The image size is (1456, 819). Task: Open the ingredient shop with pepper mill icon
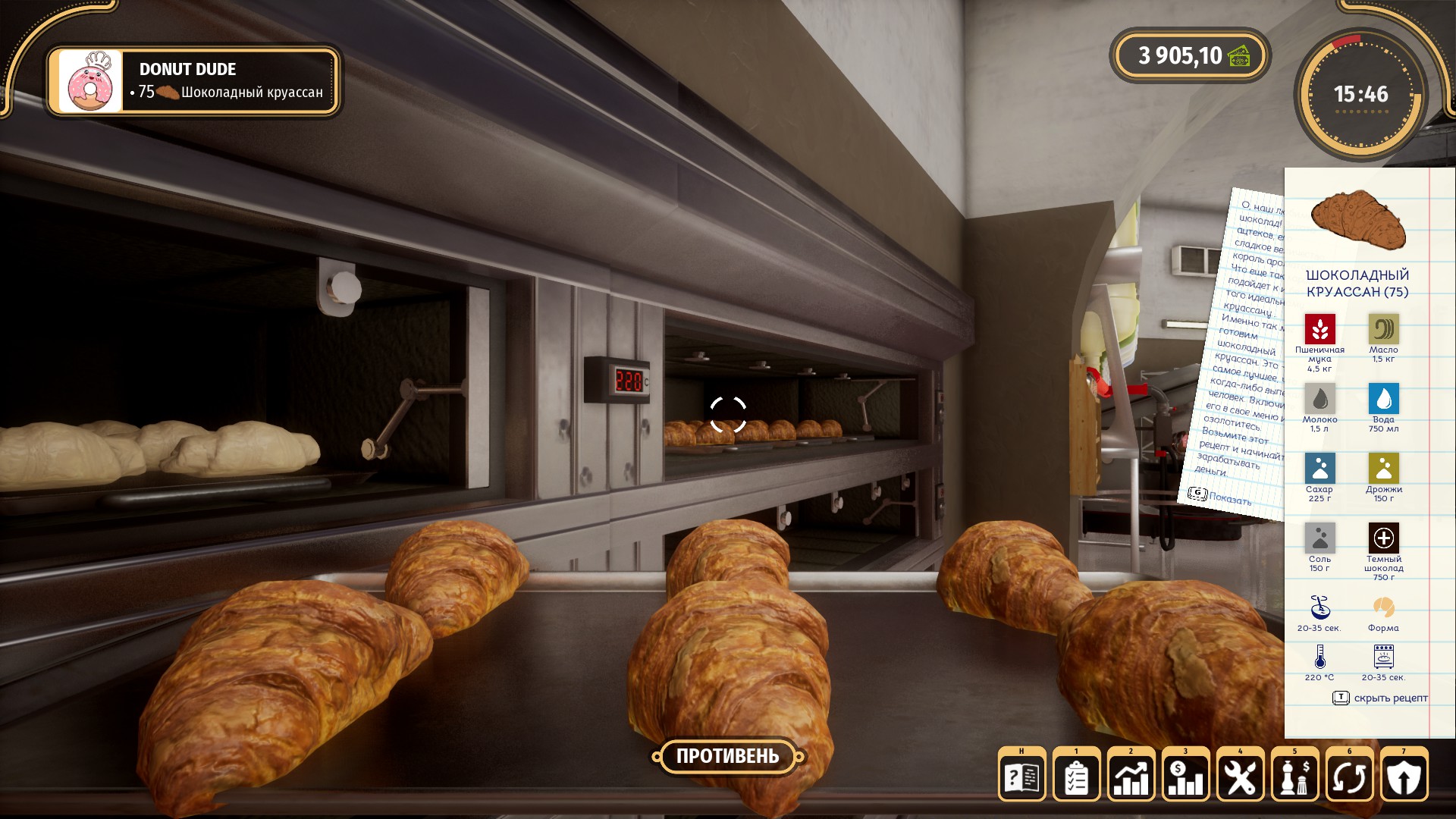[x=1294, y=777]
